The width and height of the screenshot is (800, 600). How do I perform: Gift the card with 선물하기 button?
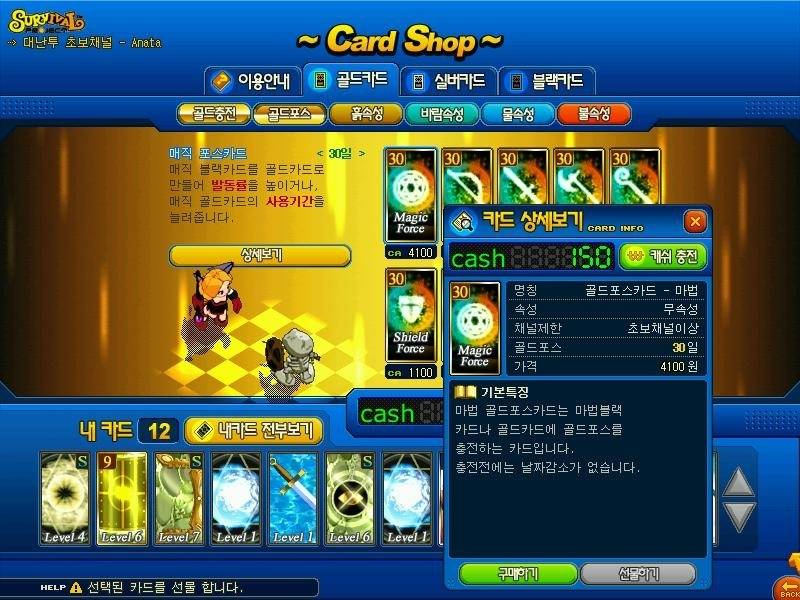click(638, 574)
